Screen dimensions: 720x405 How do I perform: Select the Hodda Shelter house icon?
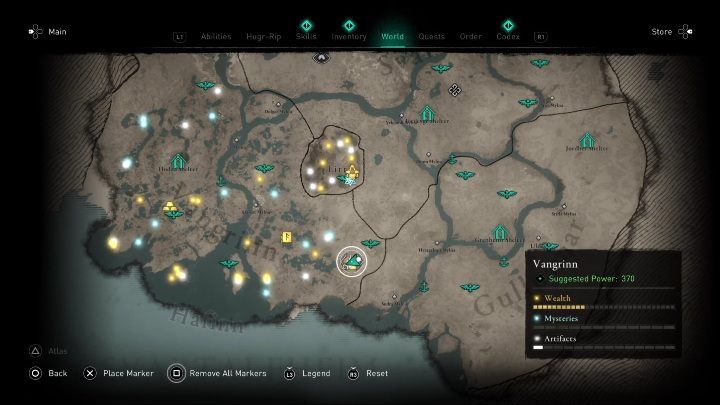coord(179,161)
